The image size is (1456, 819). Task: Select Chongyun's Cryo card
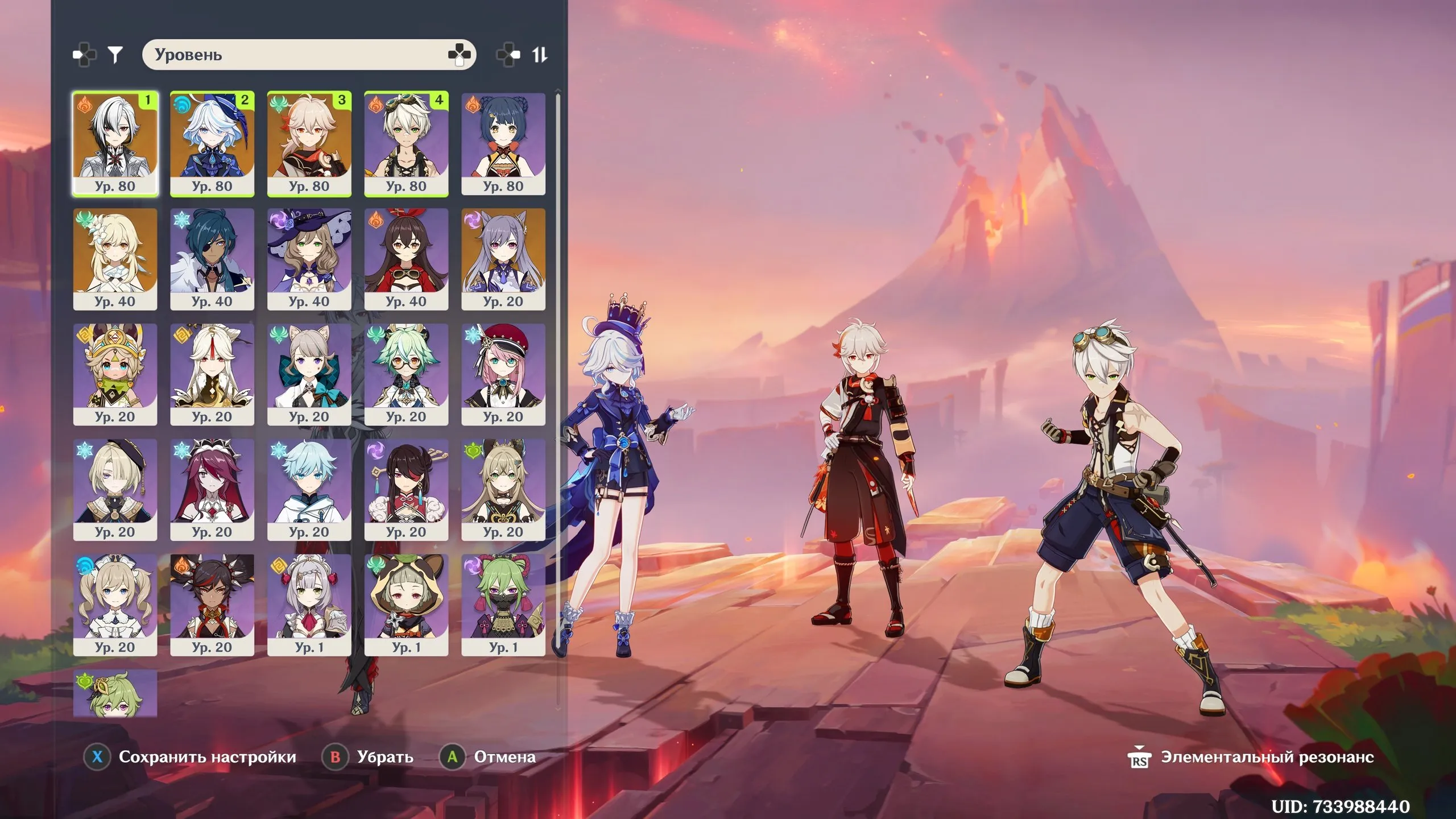(x=309, y=490)
